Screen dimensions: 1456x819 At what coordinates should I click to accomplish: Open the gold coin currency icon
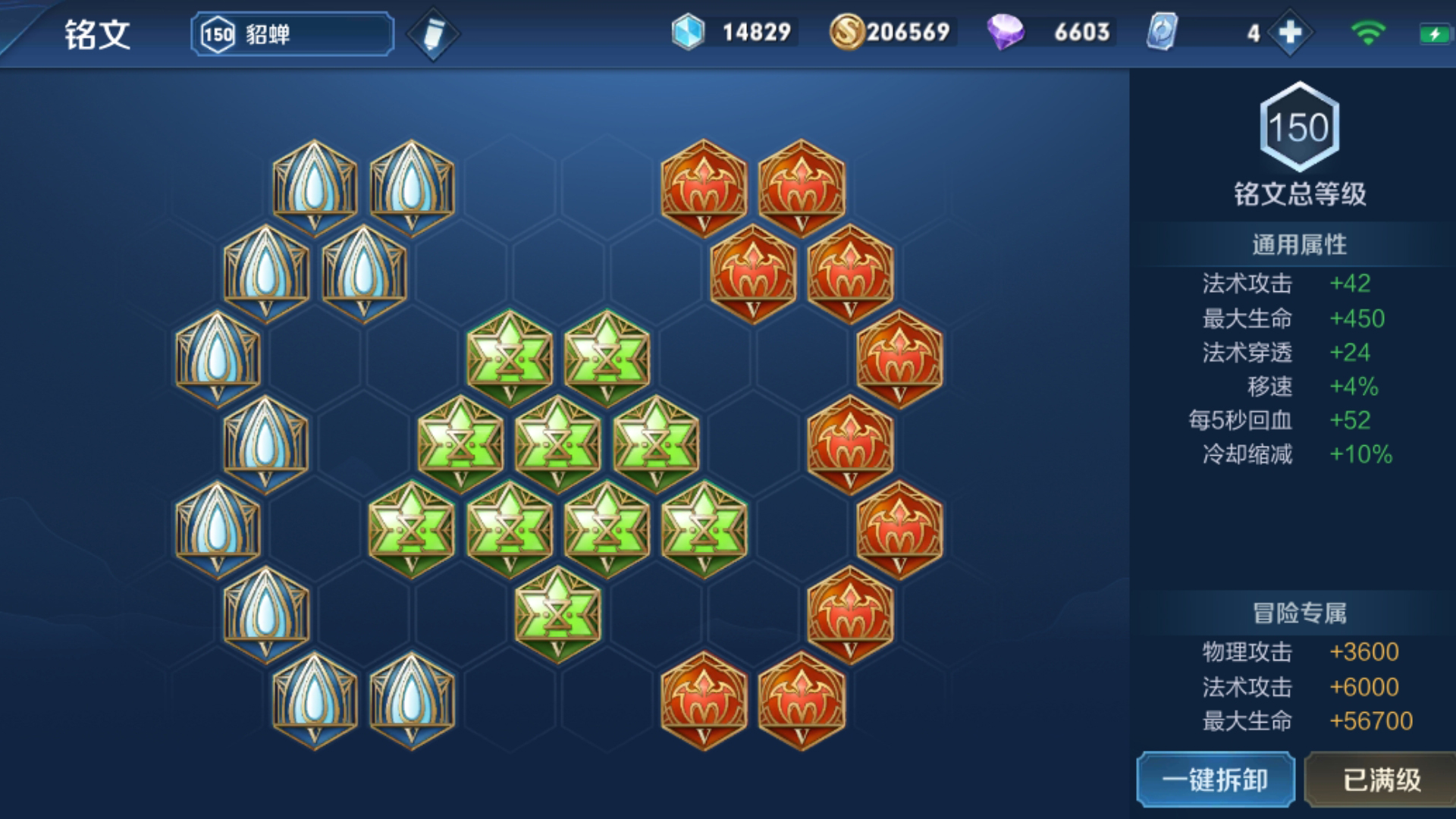pos(846,33)
